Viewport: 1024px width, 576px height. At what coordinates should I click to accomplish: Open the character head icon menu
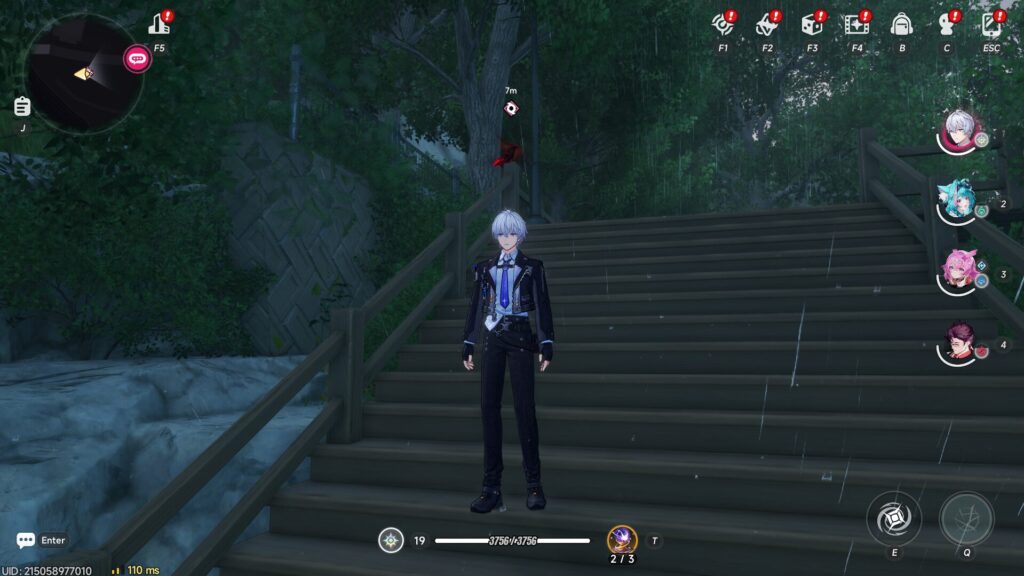(x=946, y=24)
